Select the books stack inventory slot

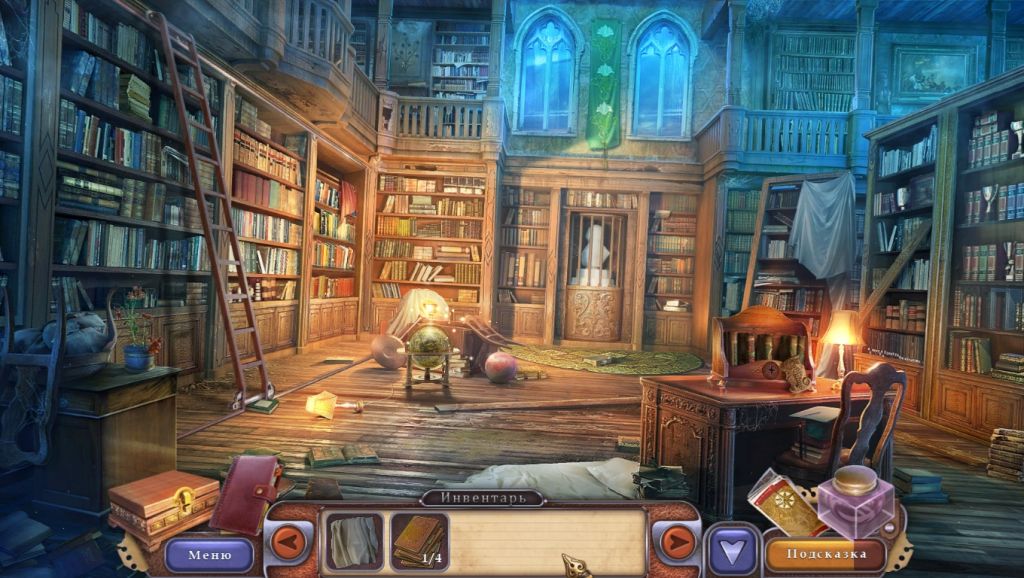418,541
